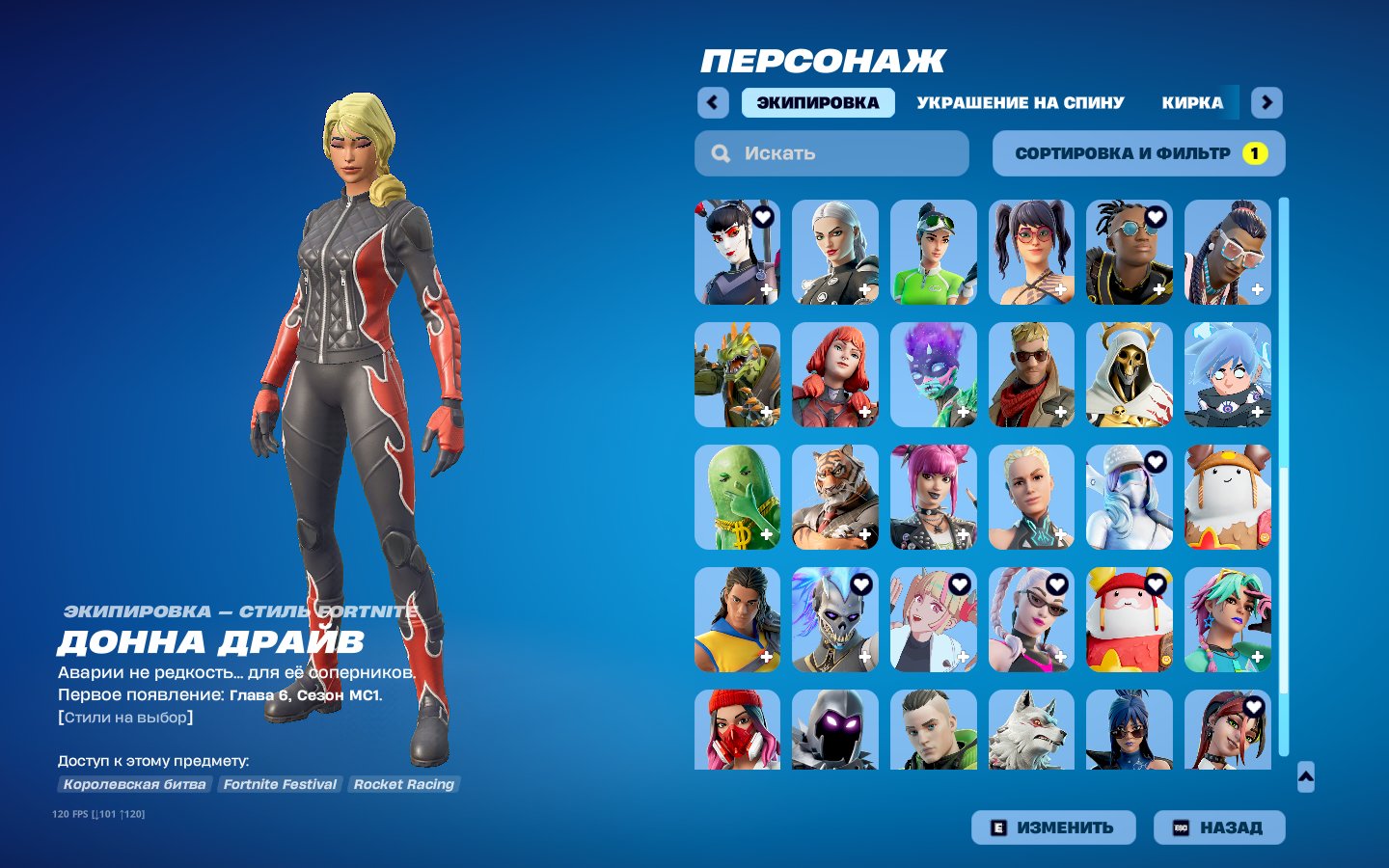Click the yellow "1" filter badge

click(1254, 152)
